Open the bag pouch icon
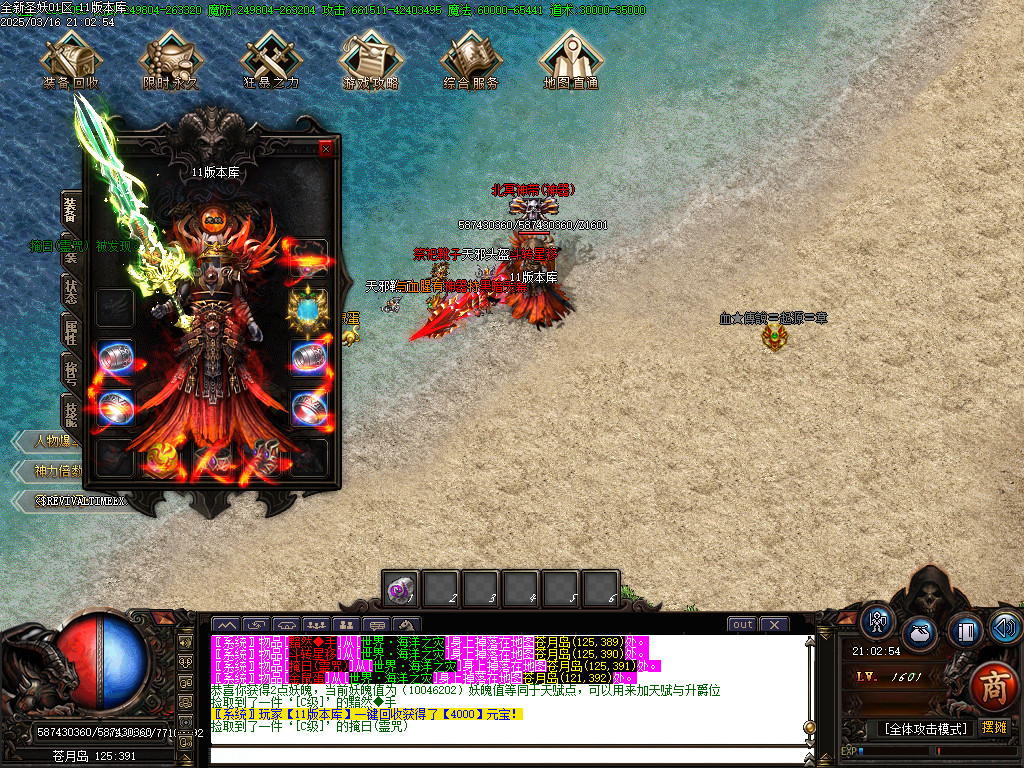 [x=921, y=633]
